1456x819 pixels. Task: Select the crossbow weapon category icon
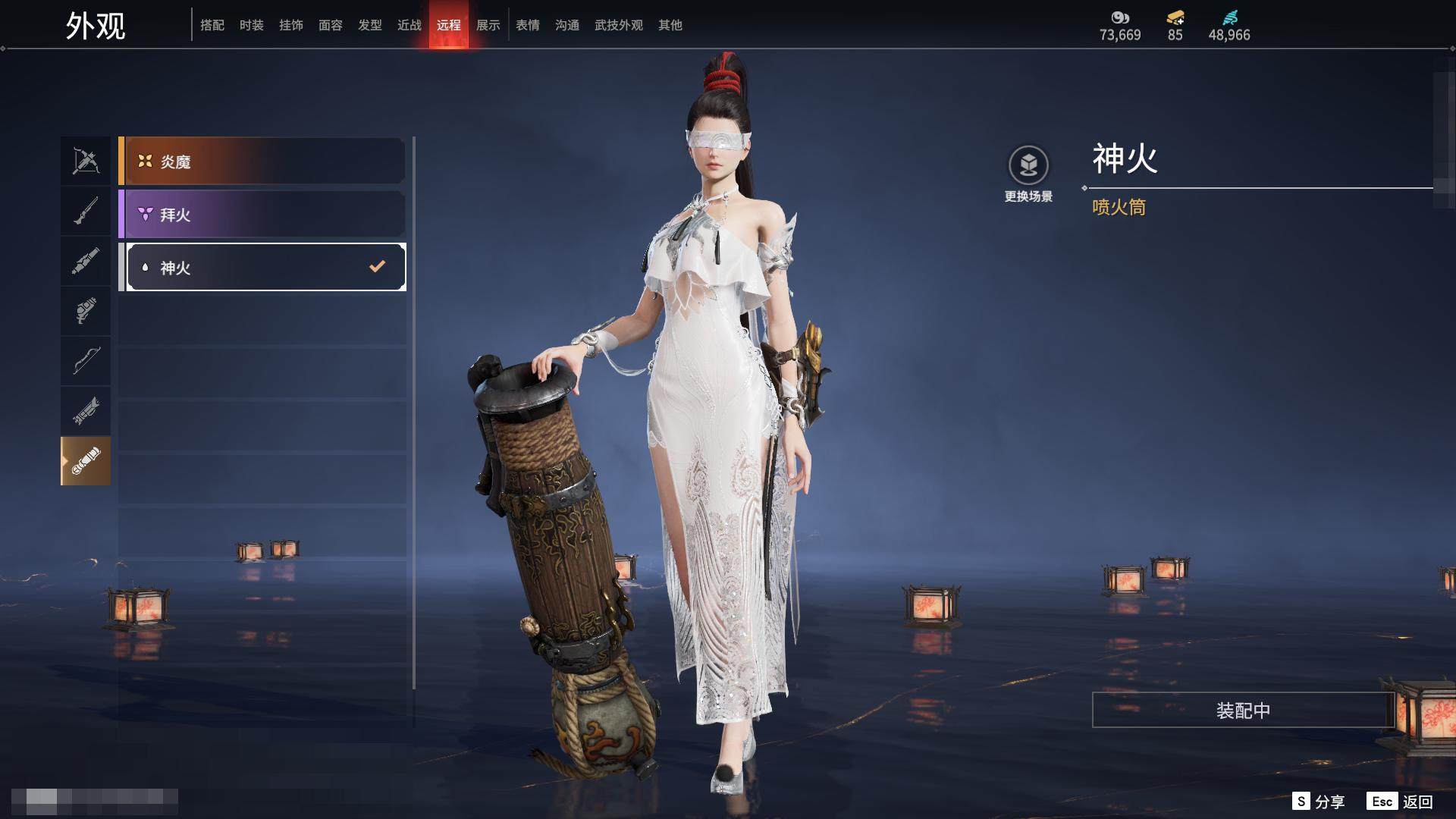tap(86, 161)
